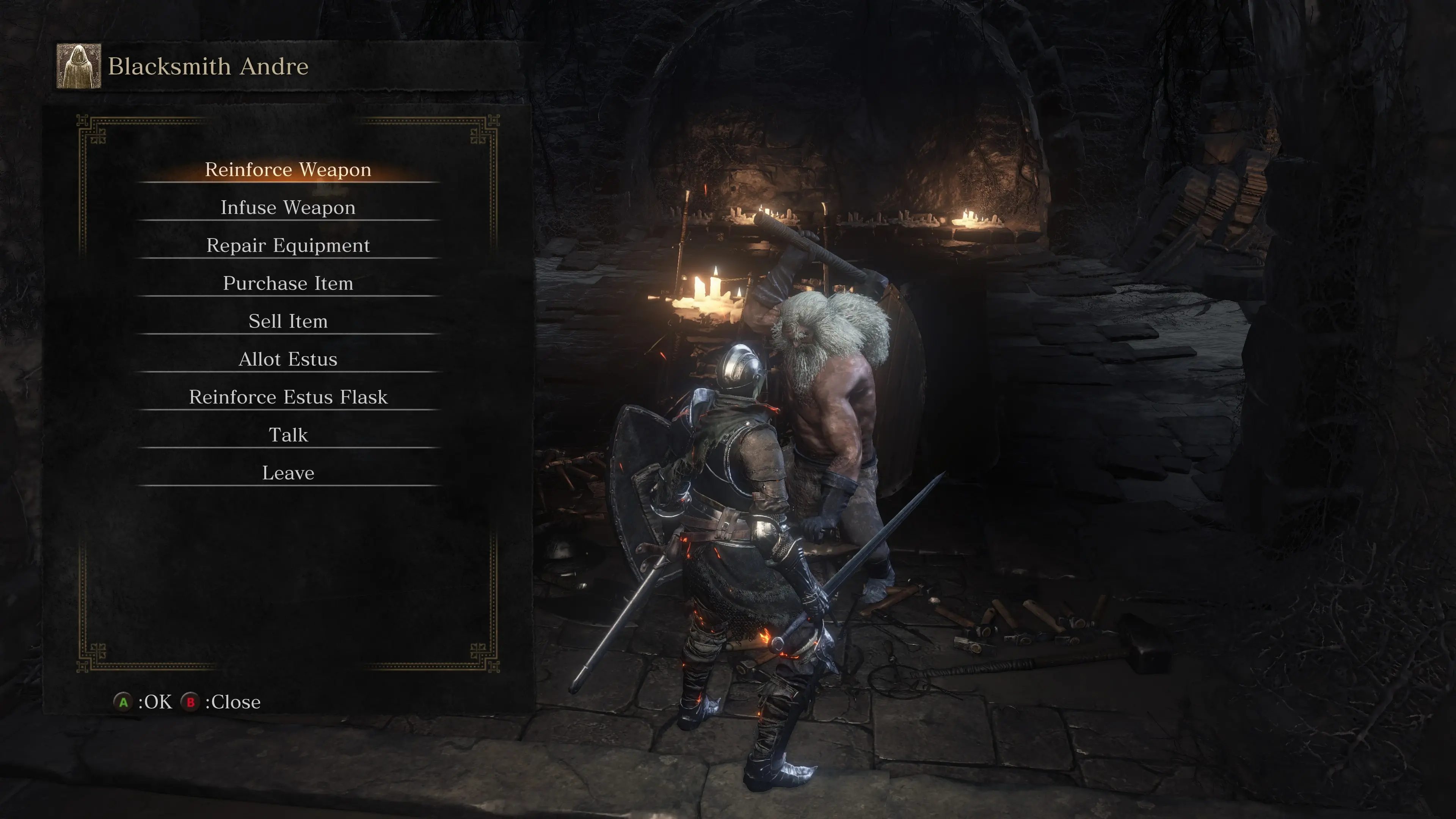The width and height of the screenshot is (1456, 819).
Task: Click the Blacksmith Andre portrait icon
Action: [79, 67]
